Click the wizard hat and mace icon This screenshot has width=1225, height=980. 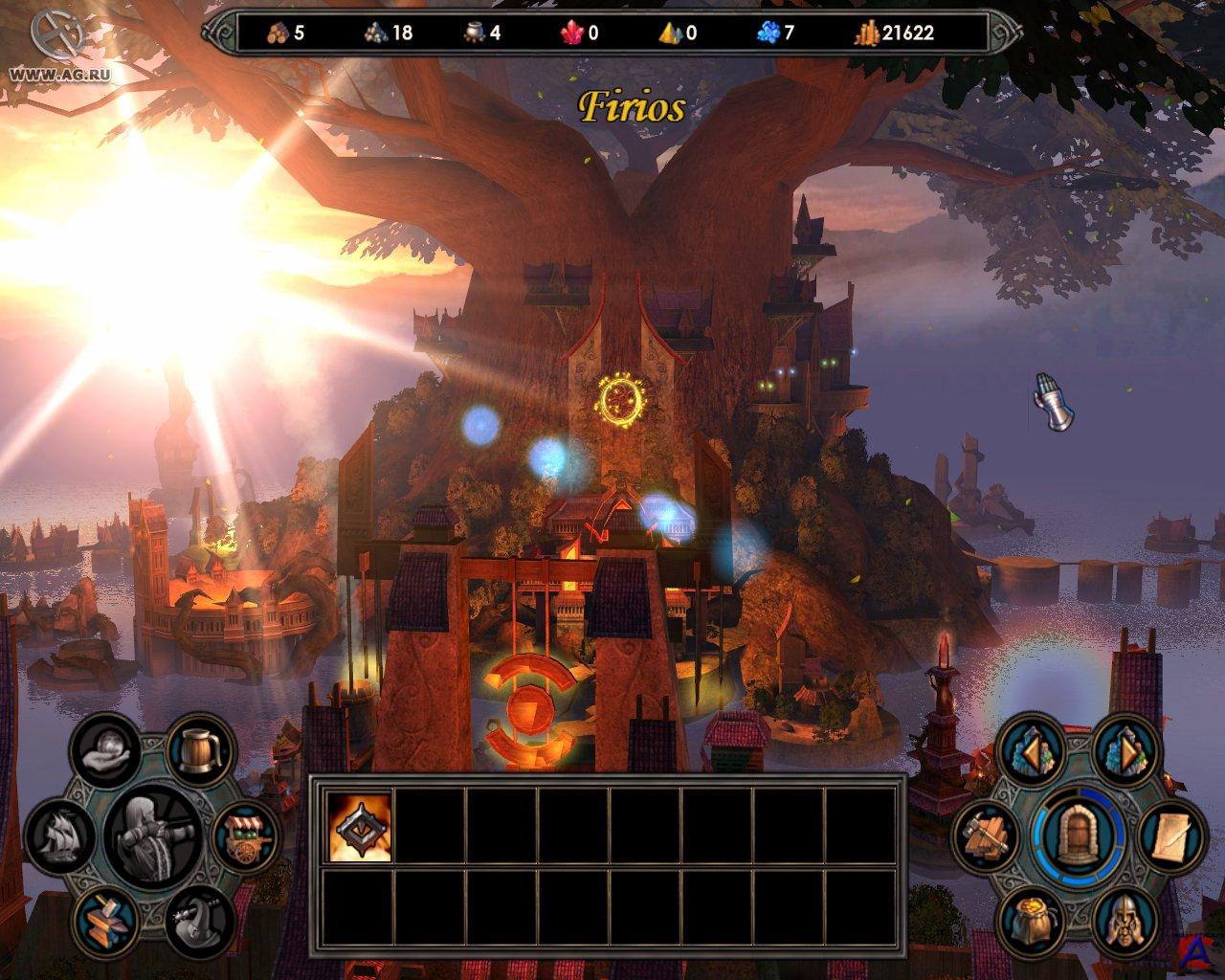196,916
